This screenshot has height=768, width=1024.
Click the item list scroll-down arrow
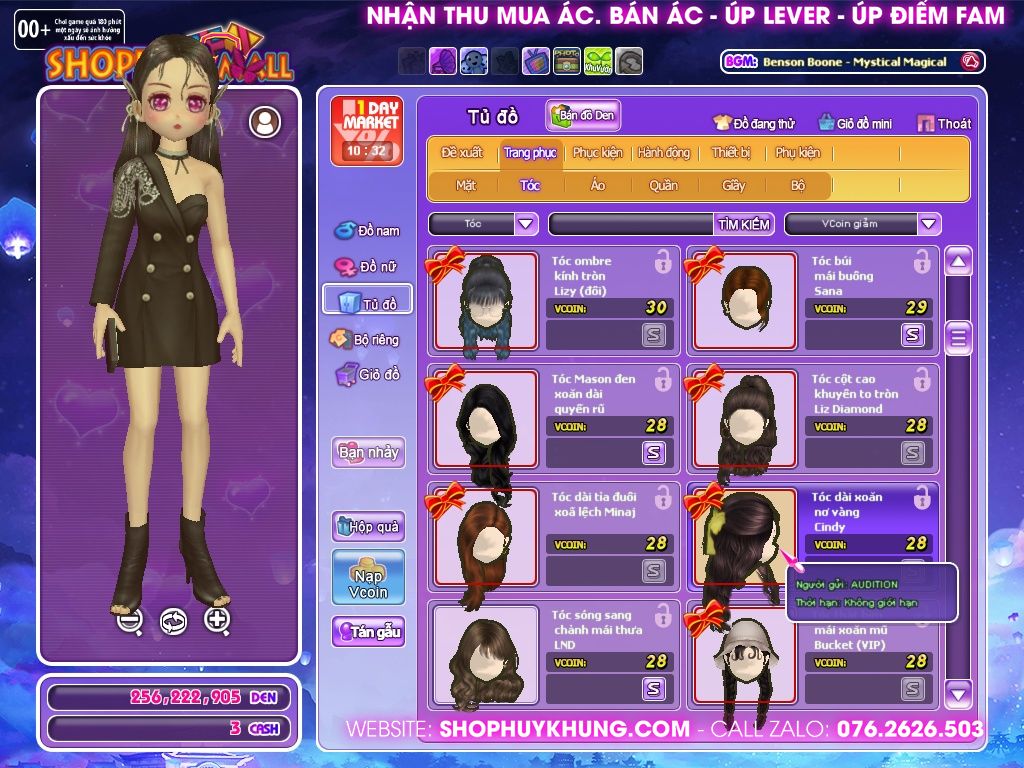tap(958, 691)
